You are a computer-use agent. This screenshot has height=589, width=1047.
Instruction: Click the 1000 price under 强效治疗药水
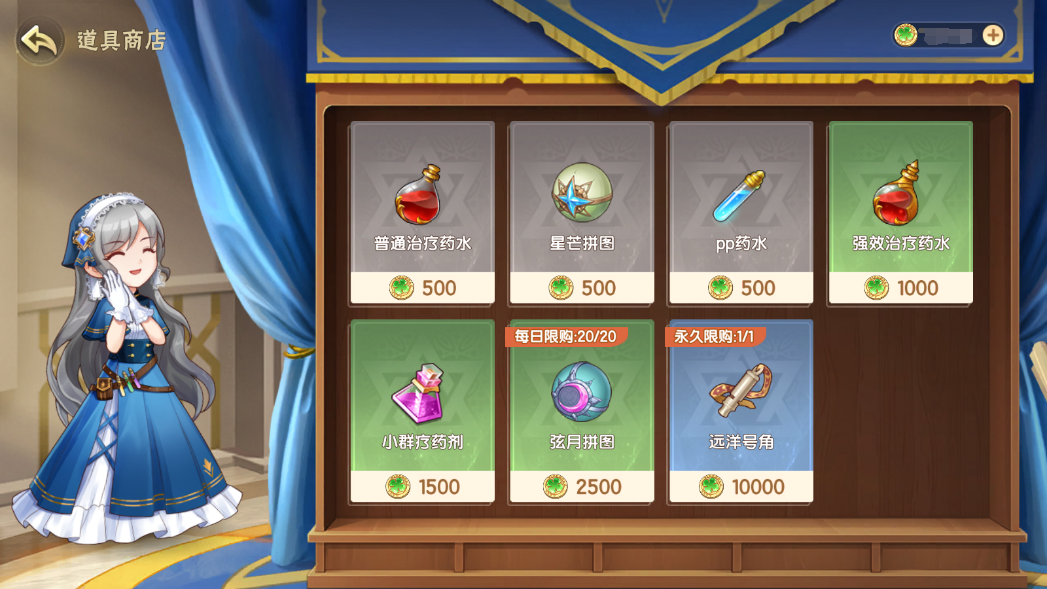tap(900, 288)
